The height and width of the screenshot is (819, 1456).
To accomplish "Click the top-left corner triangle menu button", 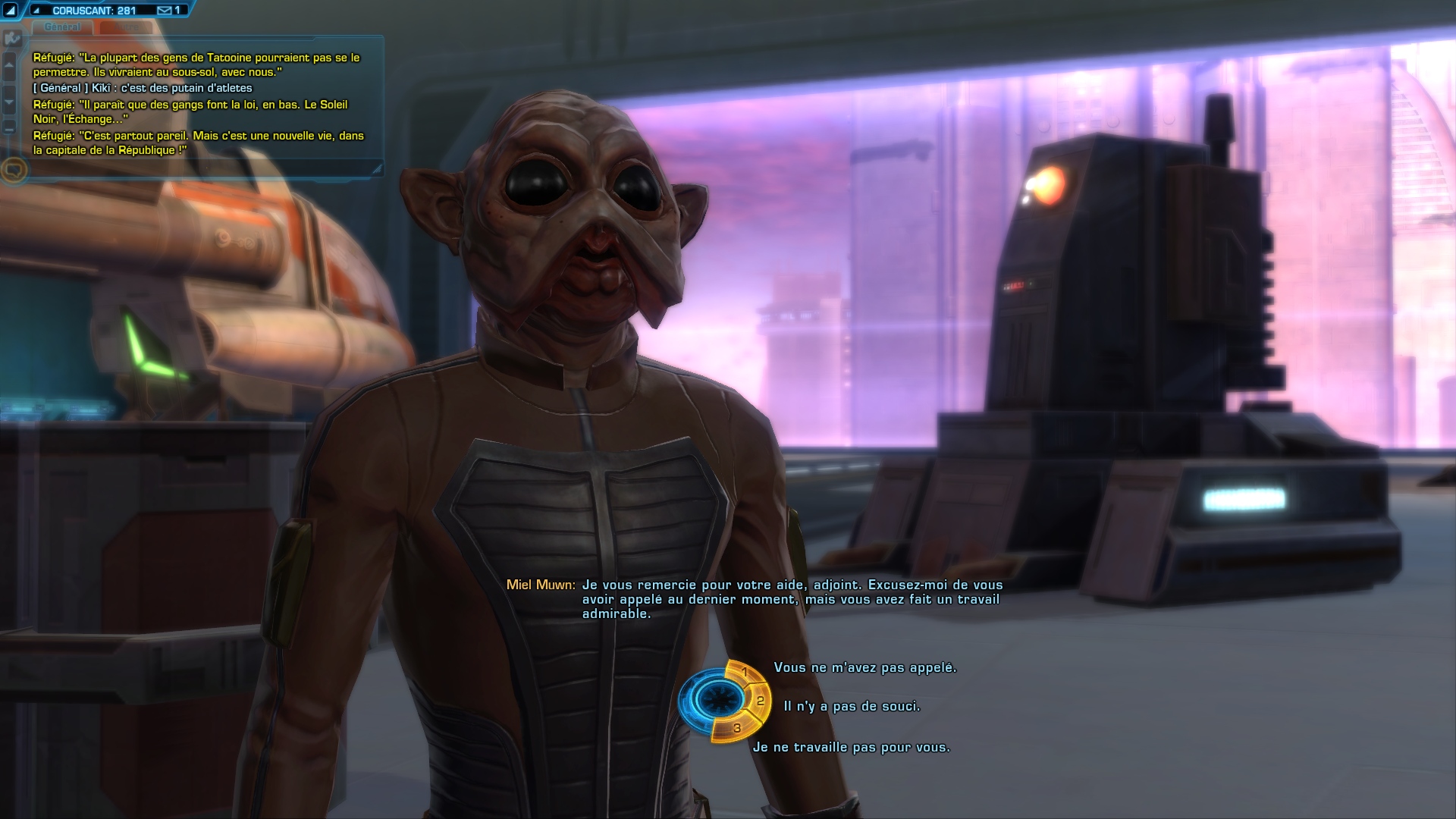I will [10, 11].
